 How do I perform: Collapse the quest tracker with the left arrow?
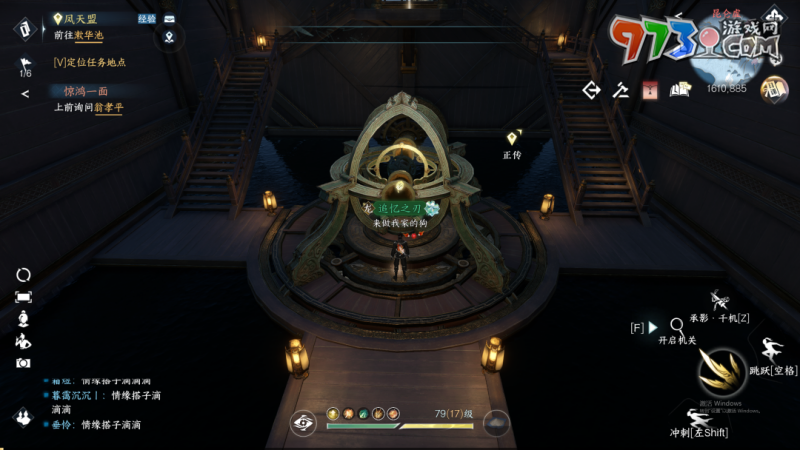(25, 94)
